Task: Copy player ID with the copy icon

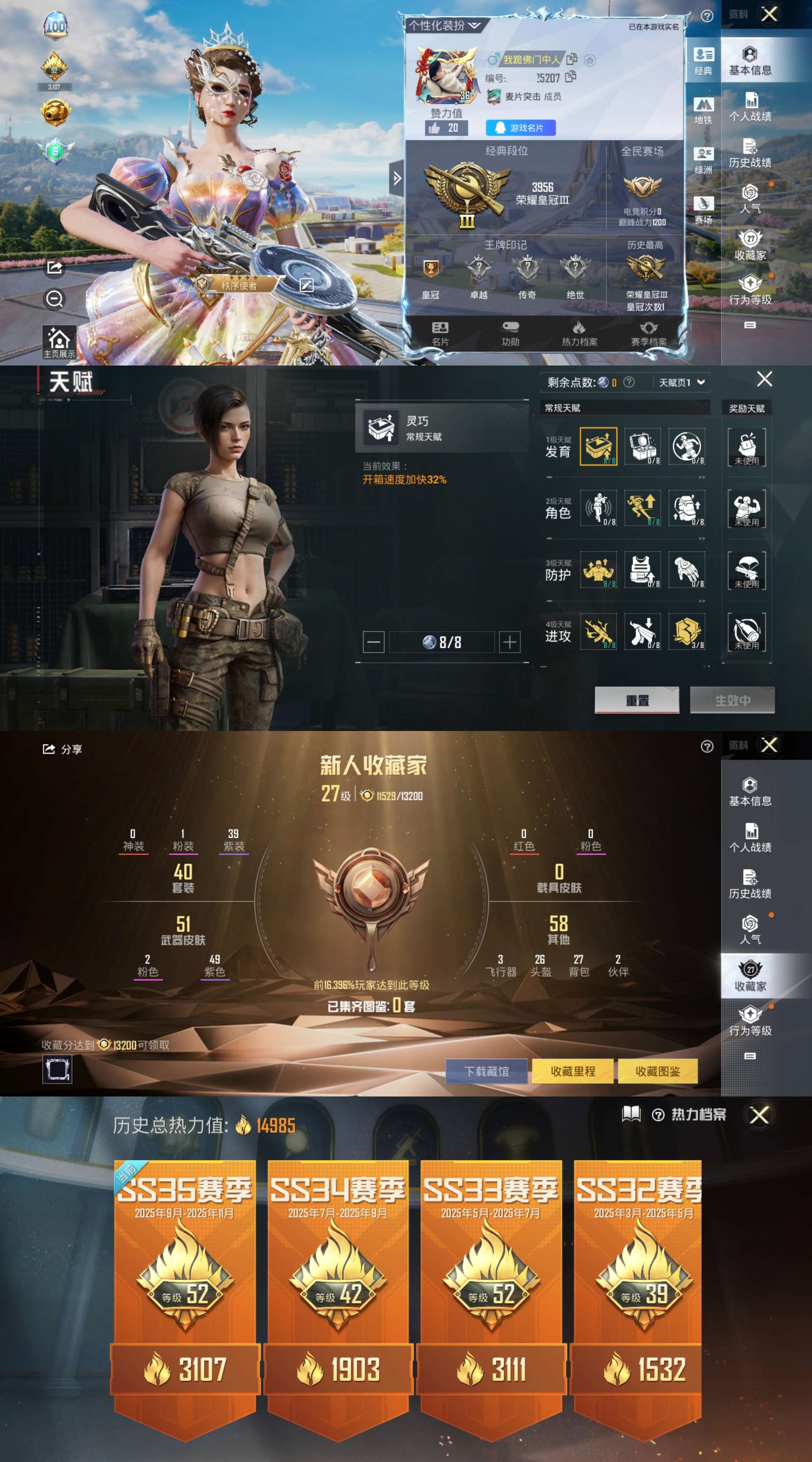Action: (x=571, y=77)
